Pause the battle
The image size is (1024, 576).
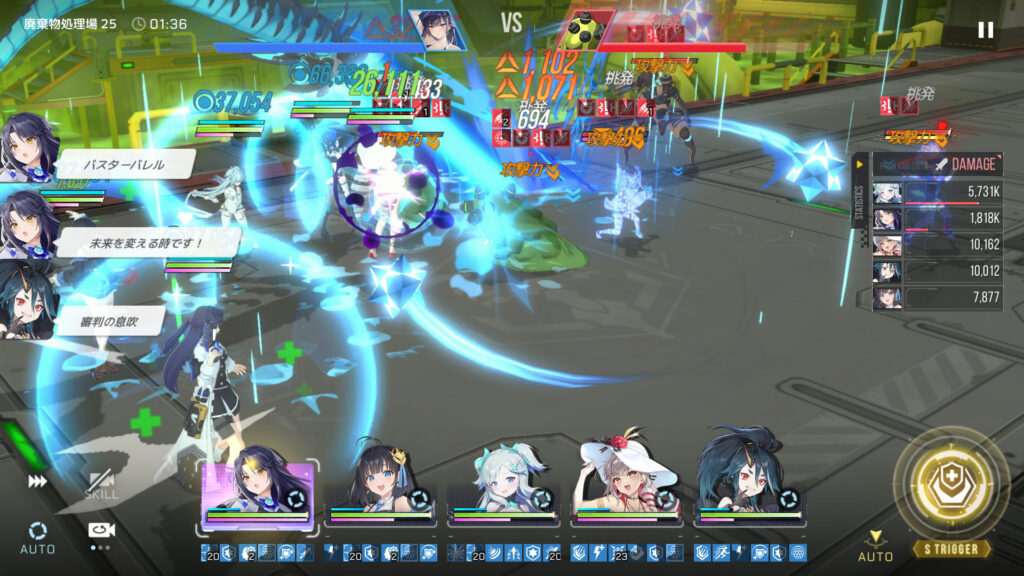coord(985,30)
